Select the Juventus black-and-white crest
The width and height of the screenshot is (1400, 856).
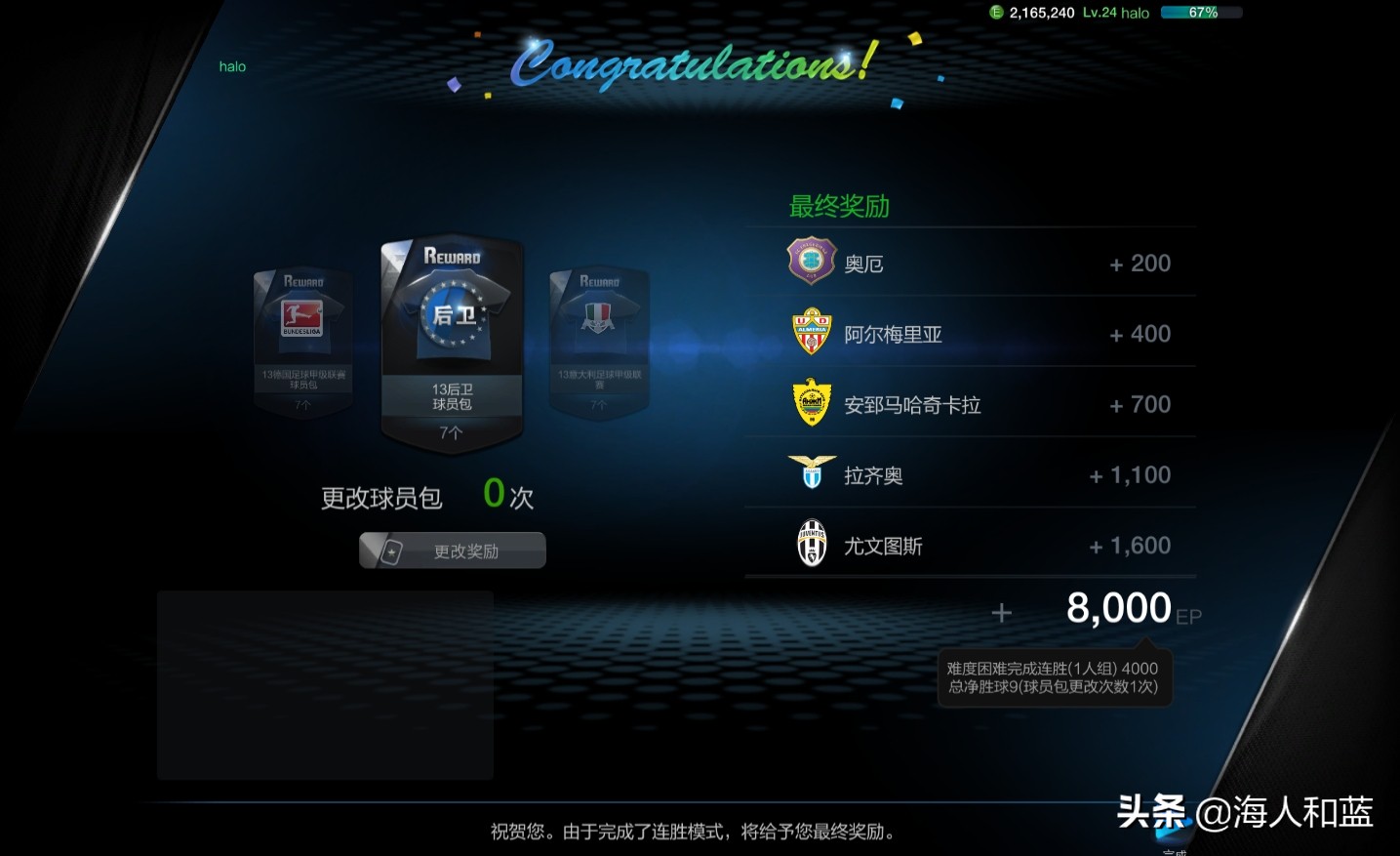point(811,542)
